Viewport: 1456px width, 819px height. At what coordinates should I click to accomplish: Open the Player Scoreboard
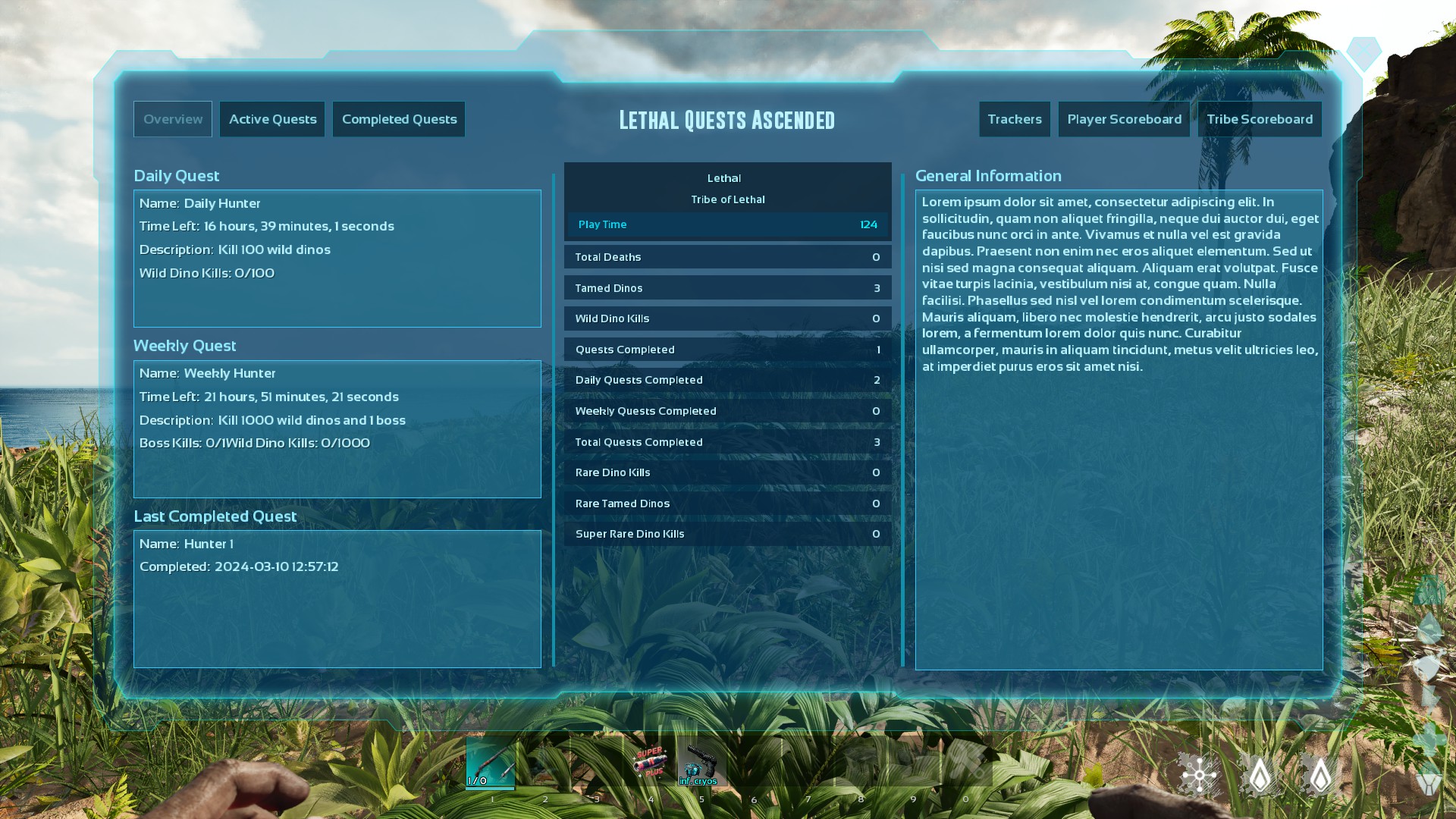point(1124,119)
